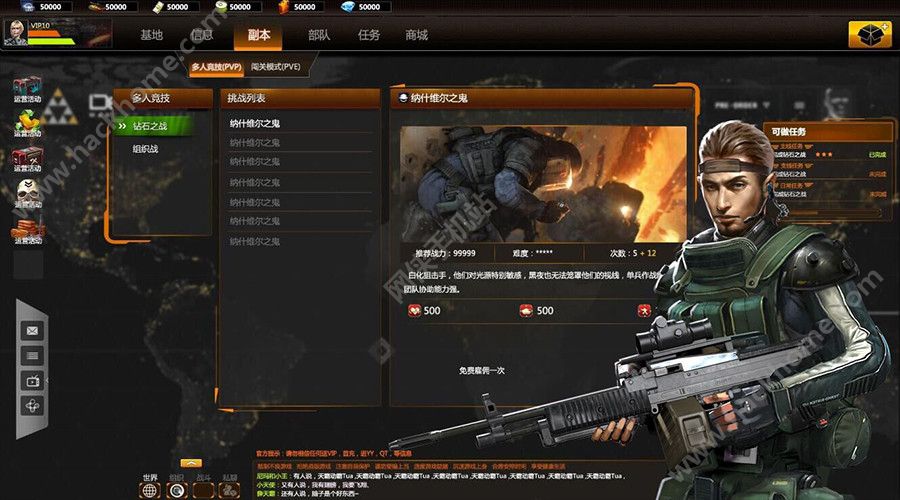The image size is (900, 500).
Task: Open the mail envelope icon
Action: [33, 330]
